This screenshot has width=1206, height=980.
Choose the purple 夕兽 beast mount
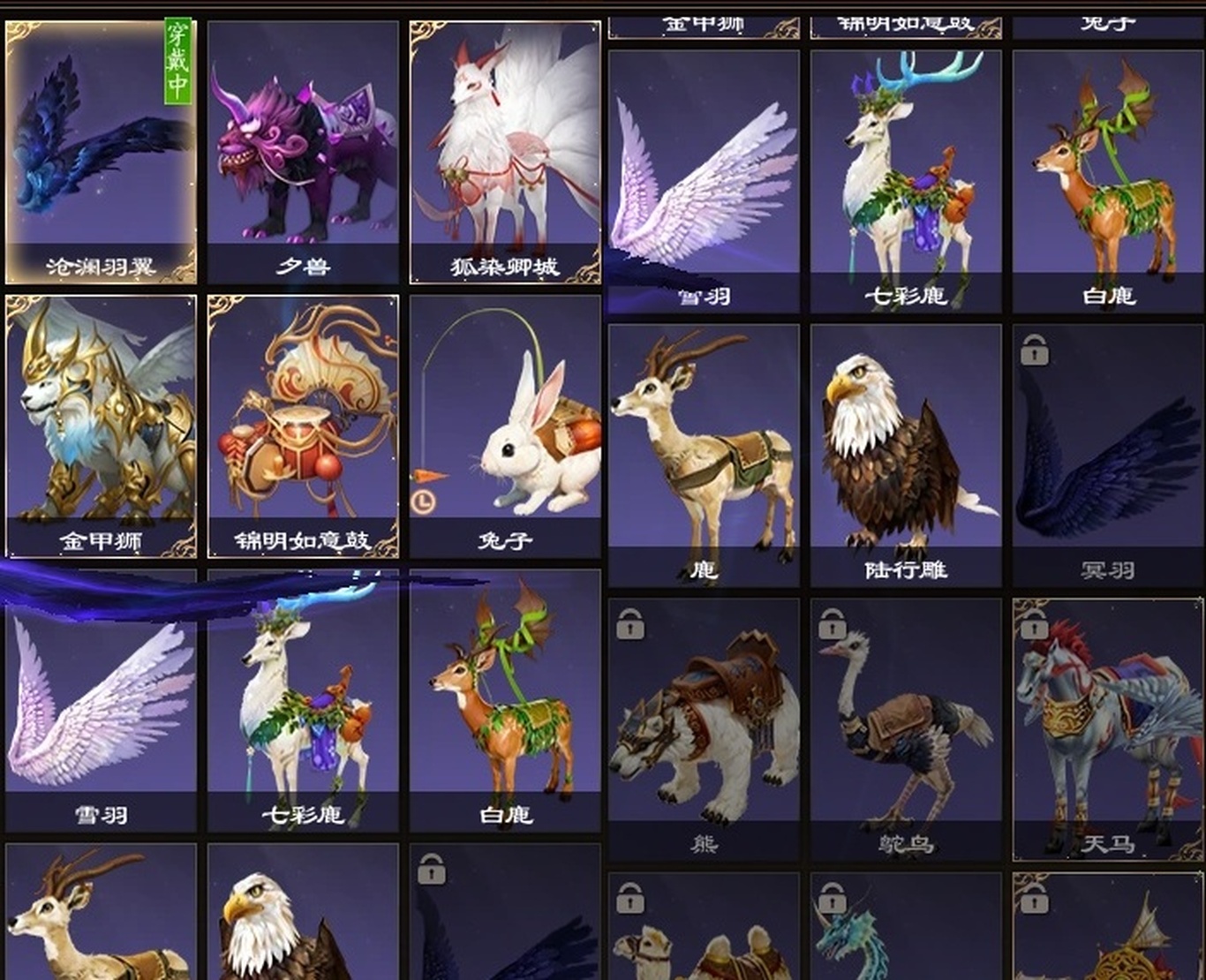[303, 152]
